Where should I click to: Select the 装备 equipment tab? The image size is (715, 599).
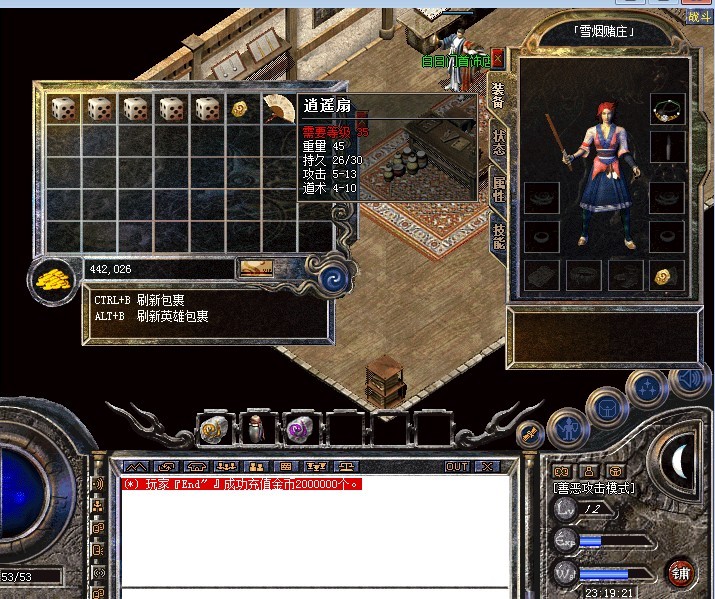tap(497, 95)
